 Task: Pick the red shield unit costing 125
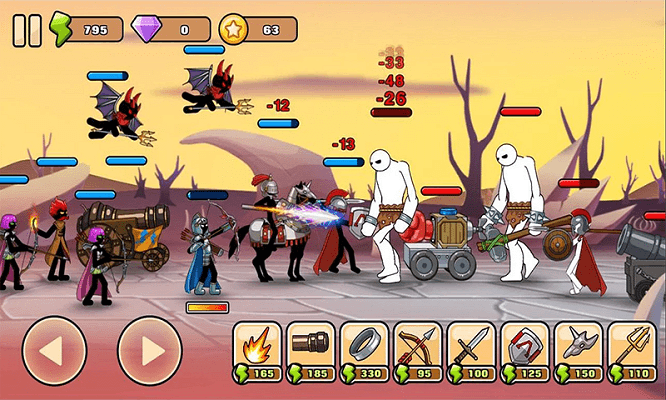coord(525,350)
